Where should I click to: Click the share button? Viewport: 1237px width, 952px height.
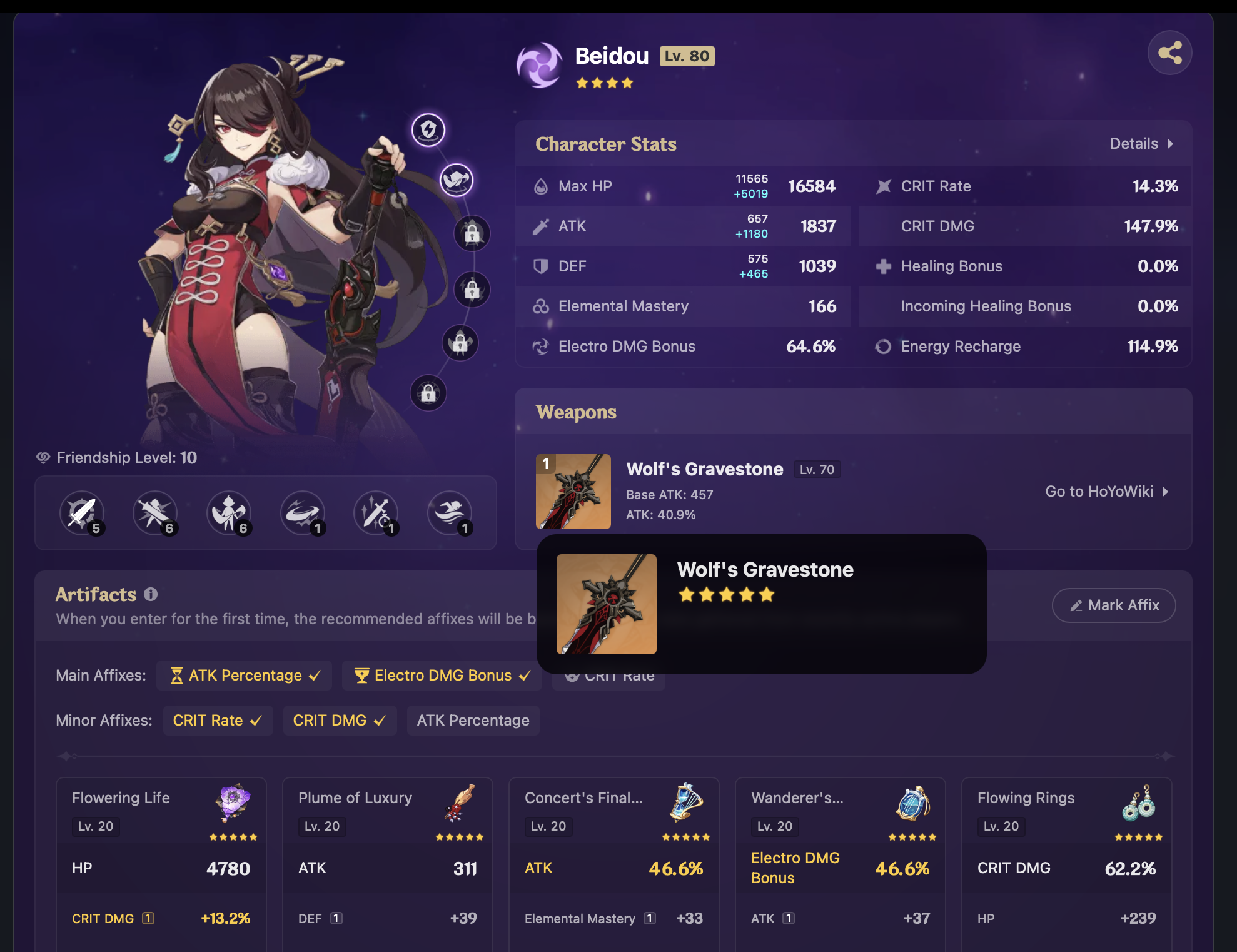coord(1169,53)
